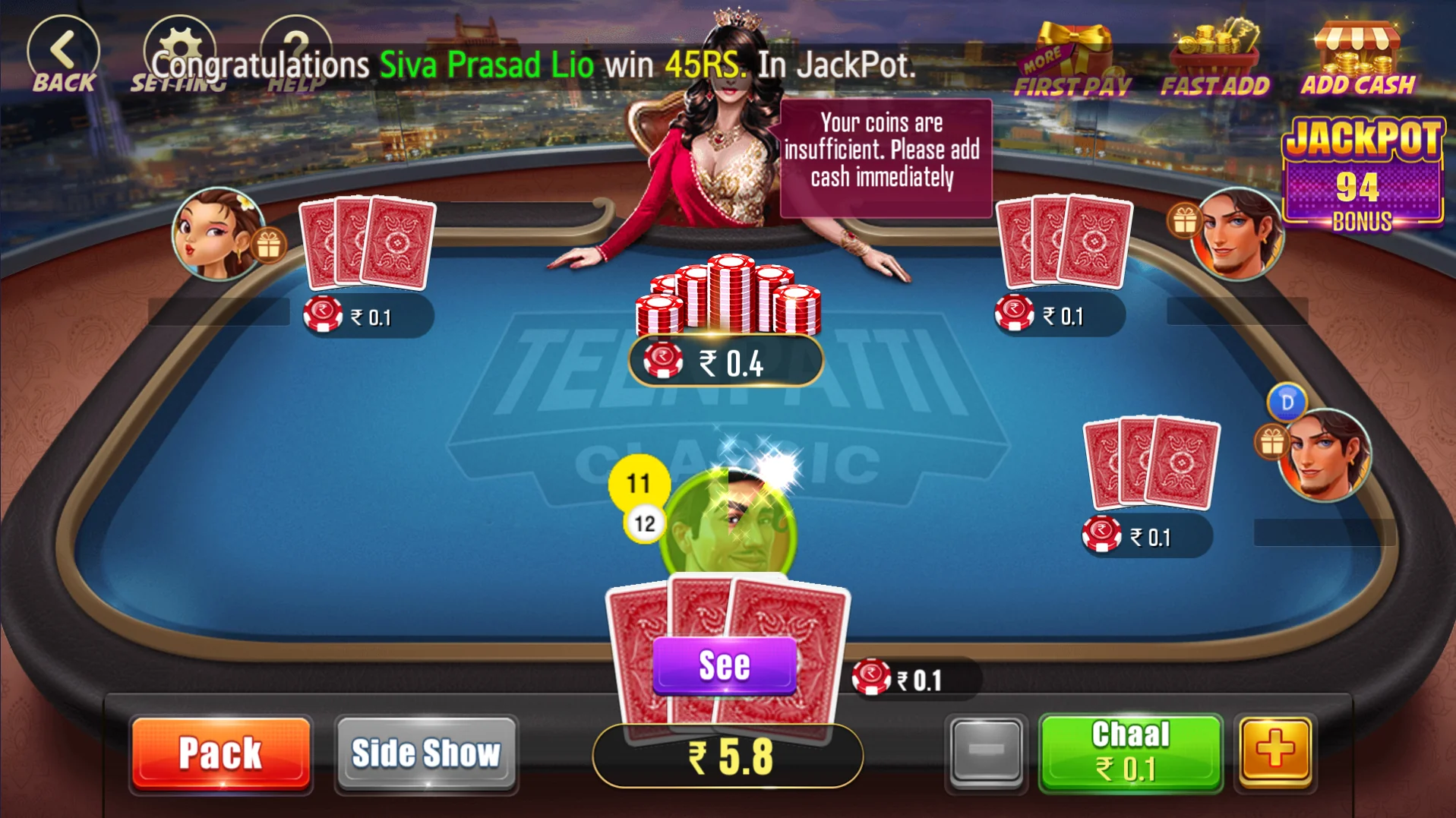Request a Side Show

(426, 753)
